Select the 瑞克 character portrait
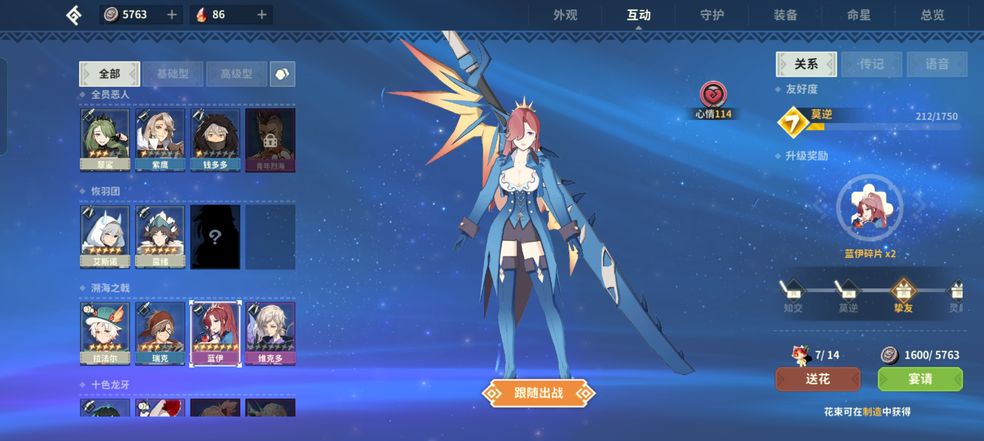 point(160,334)
